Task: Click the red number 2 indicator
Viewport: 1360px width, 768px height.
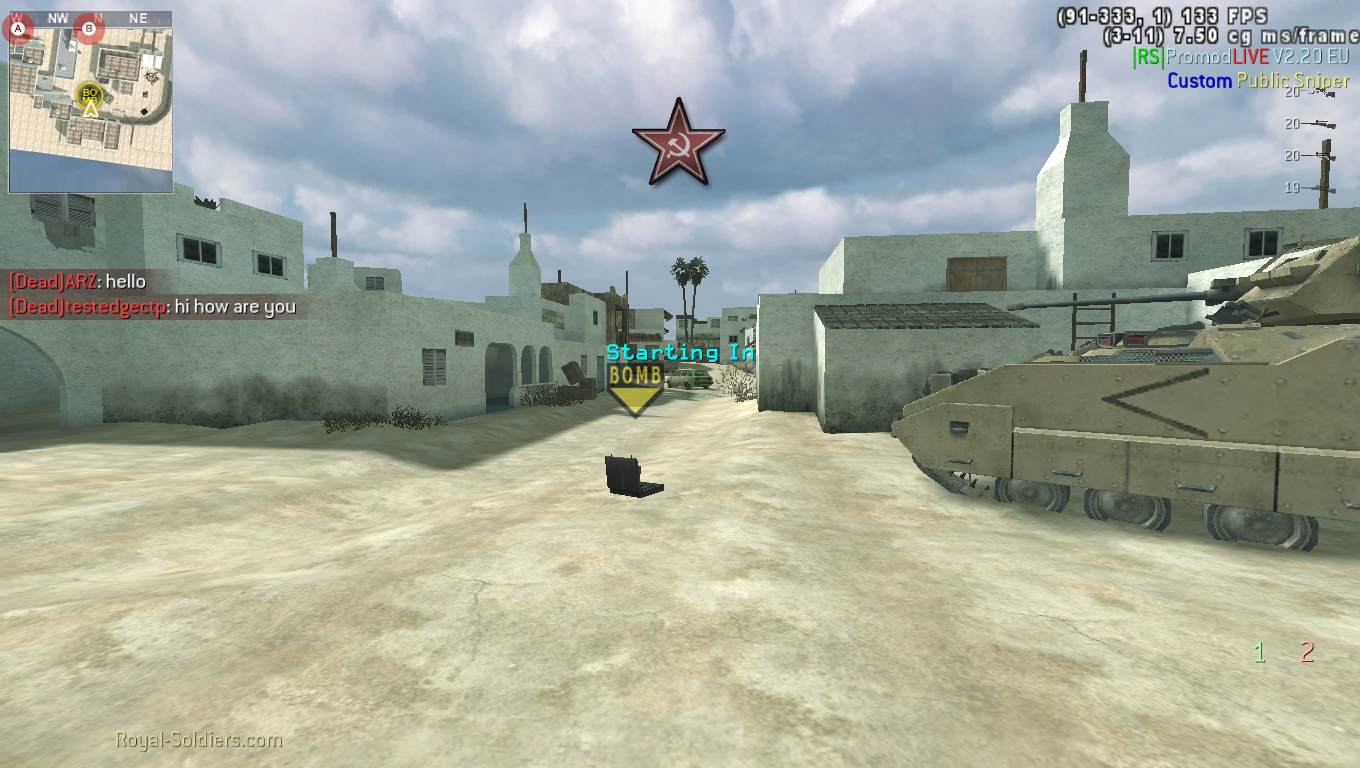Action: (1307, 654)
